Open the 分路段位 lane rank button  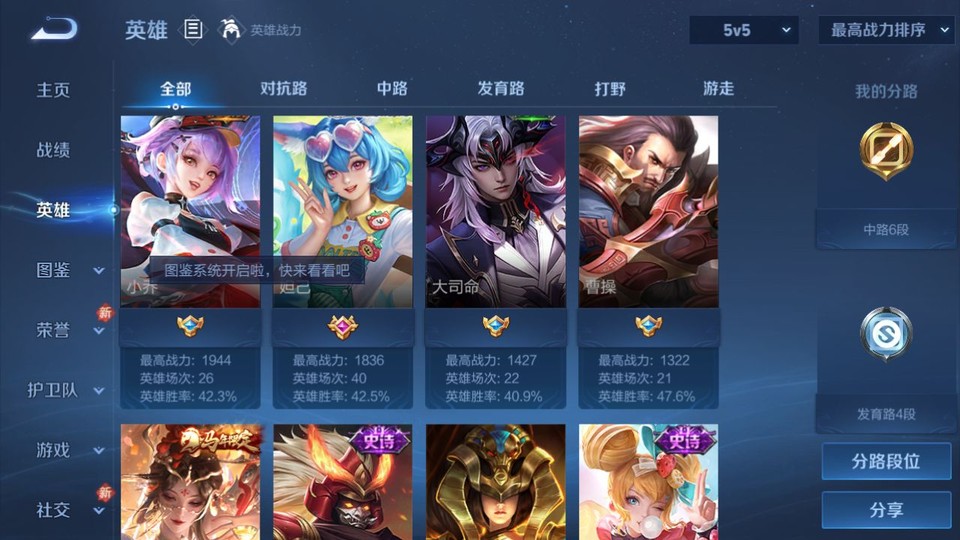click(886, 462)
